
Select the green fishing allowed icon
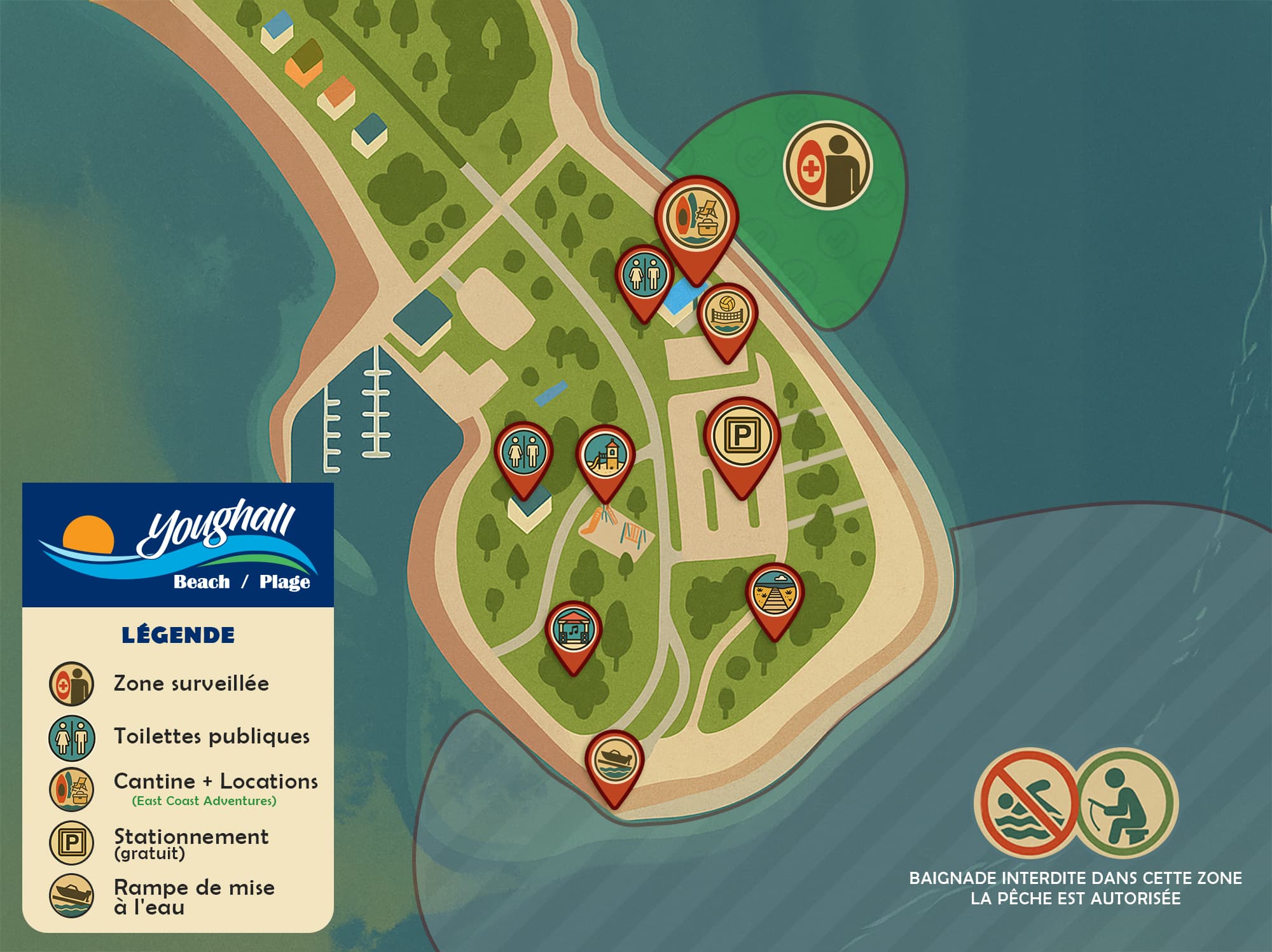1126,801
